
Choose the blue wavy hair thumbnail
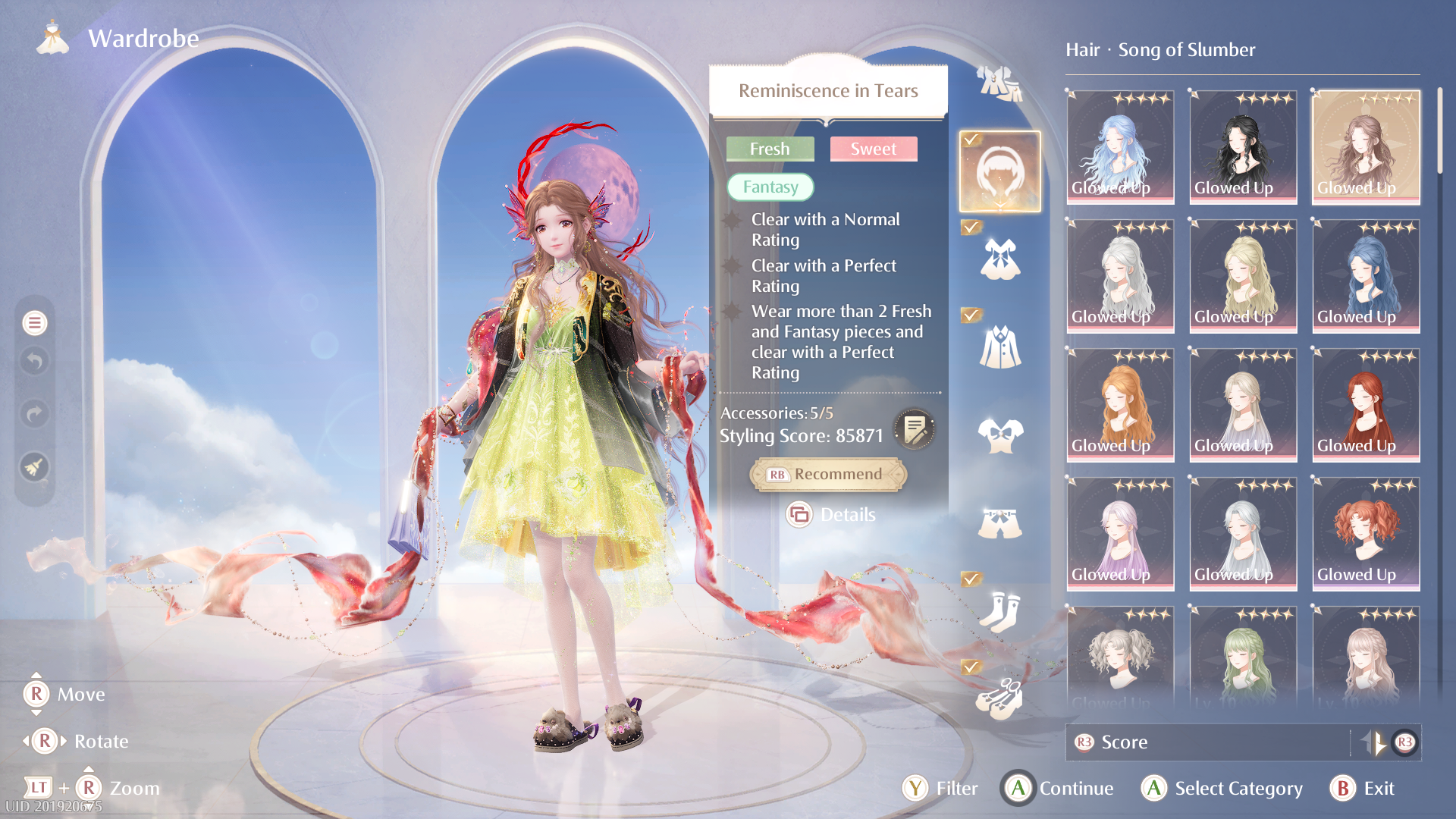point(1120,147)
